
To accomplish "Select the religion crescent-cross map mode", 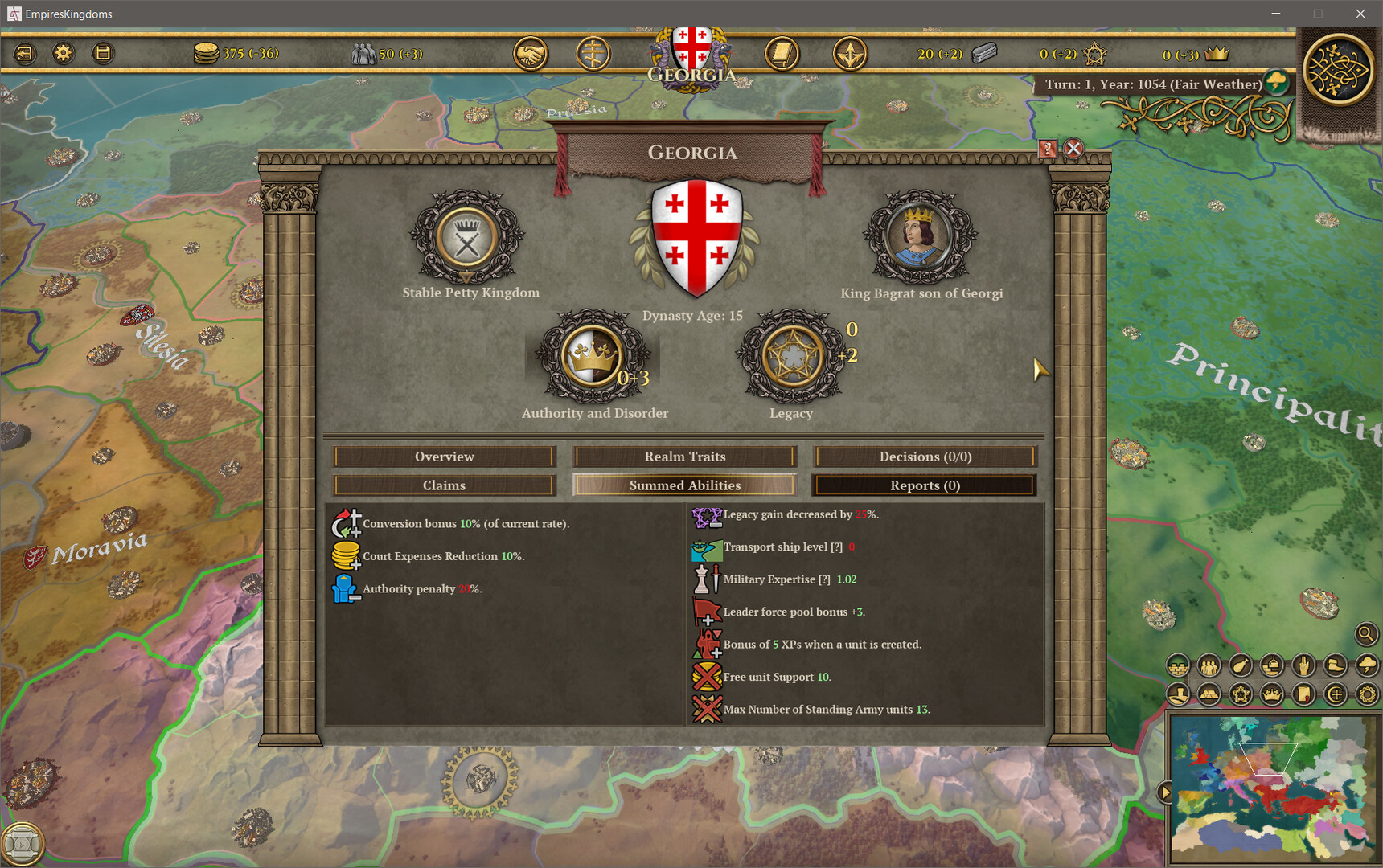I will tap(1334, 694).
